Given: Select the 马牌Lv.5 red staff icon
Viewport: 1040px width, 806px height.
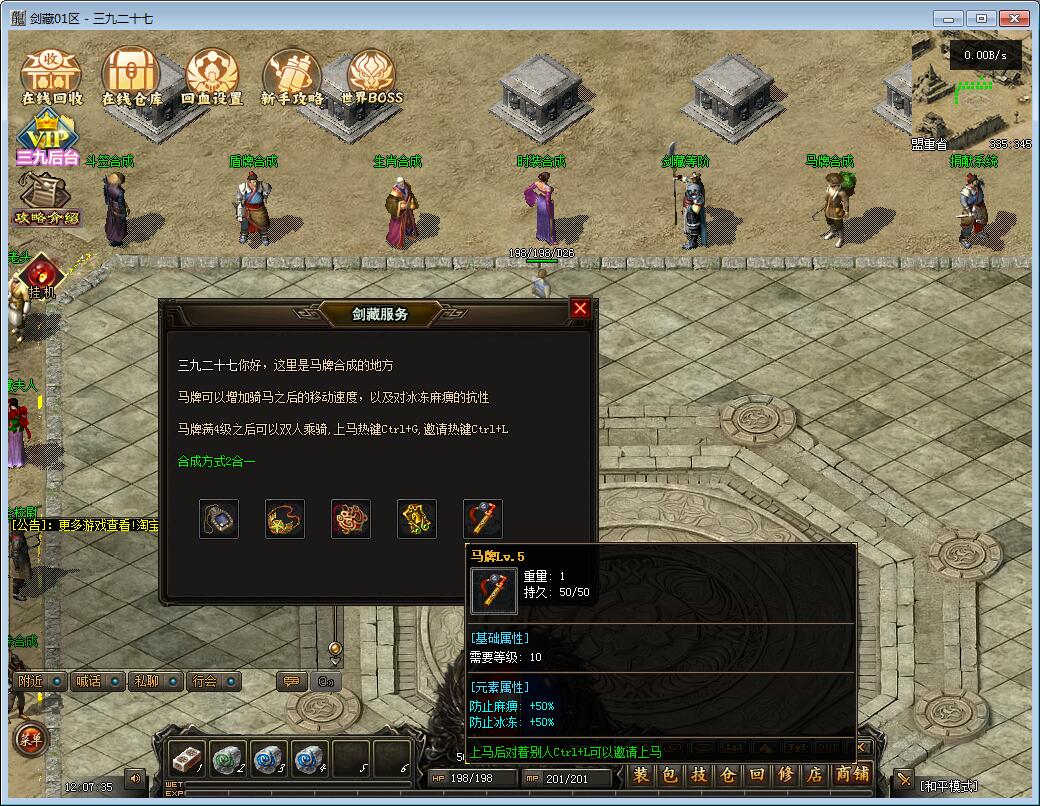Looking at the screenshot, I should coord(483,519).
